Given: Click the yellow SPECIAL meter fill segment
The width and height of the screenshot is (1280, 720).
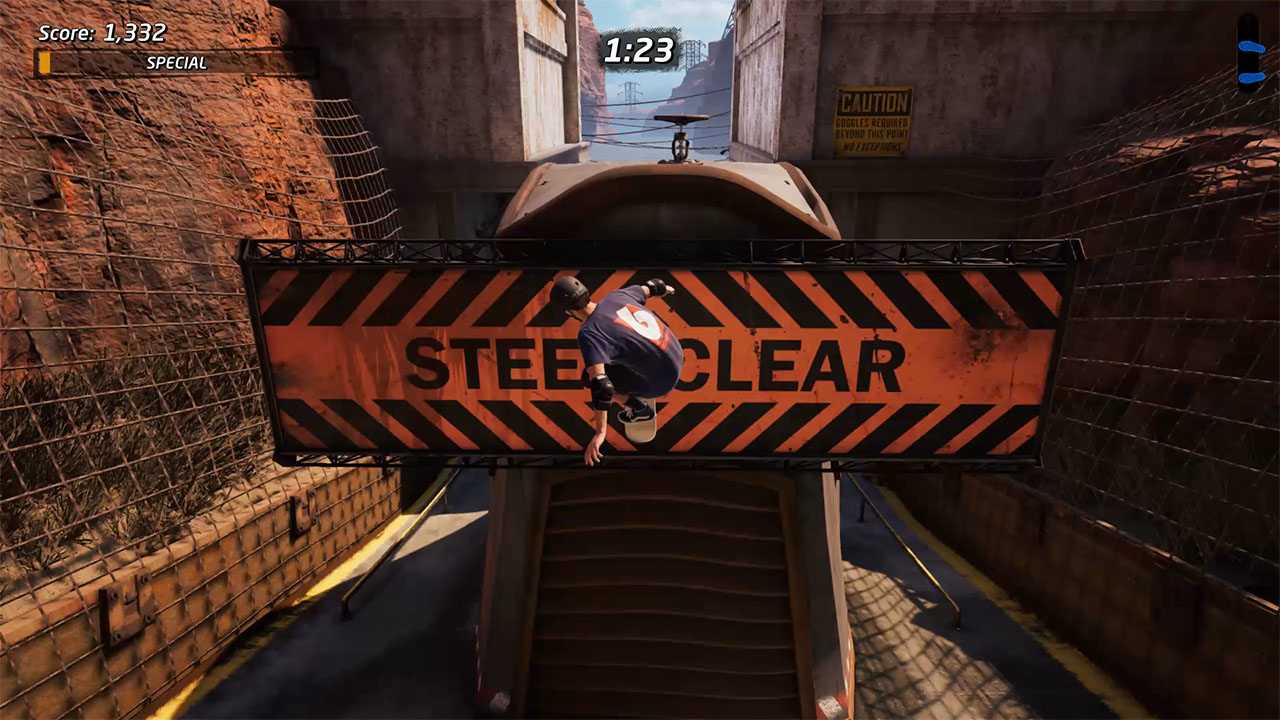Looking at the screenshot, I should (x=44, y=62).
